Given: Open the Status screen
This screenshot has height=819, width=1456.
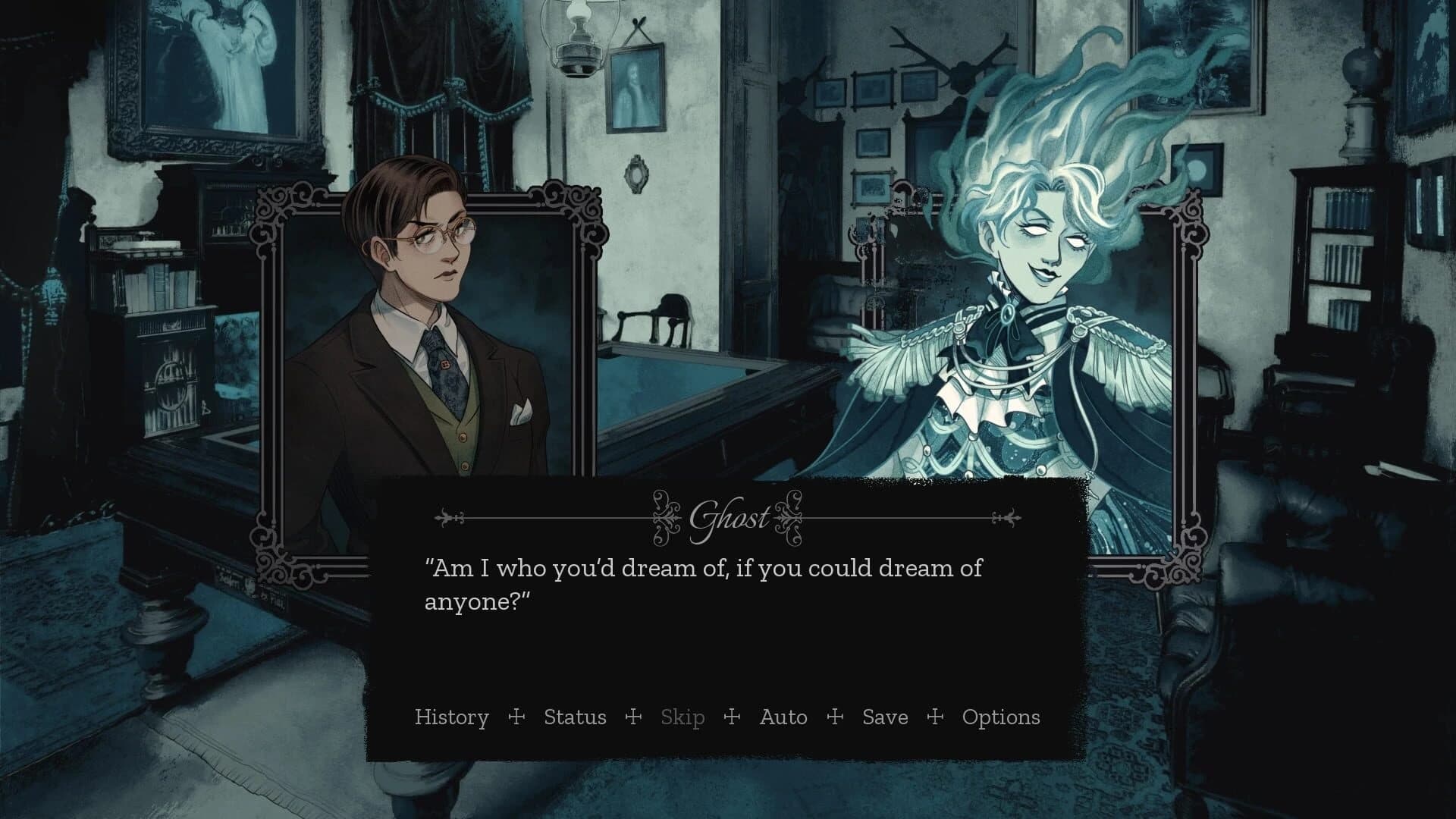Looking at the screenshot, I should click(x=574, y=717).
